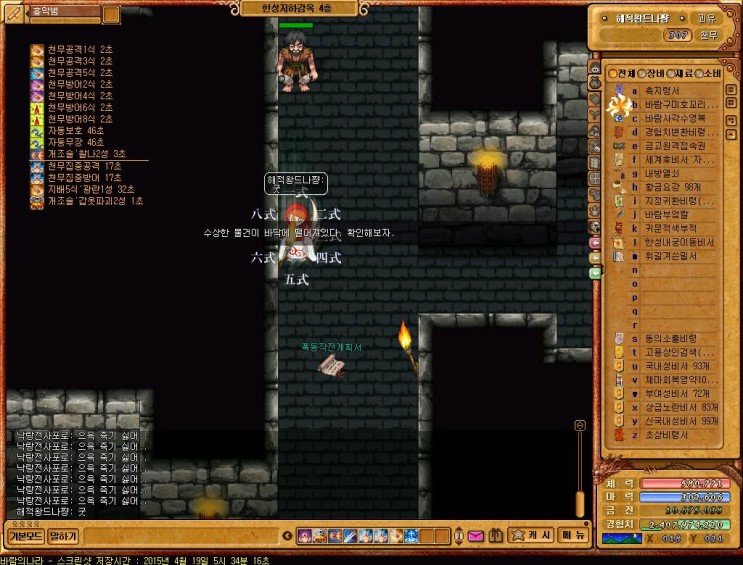The height and width of the screenshot is (565, 743).
Task: Click the 말하기 chat button
Action: [x=62, y=536]
